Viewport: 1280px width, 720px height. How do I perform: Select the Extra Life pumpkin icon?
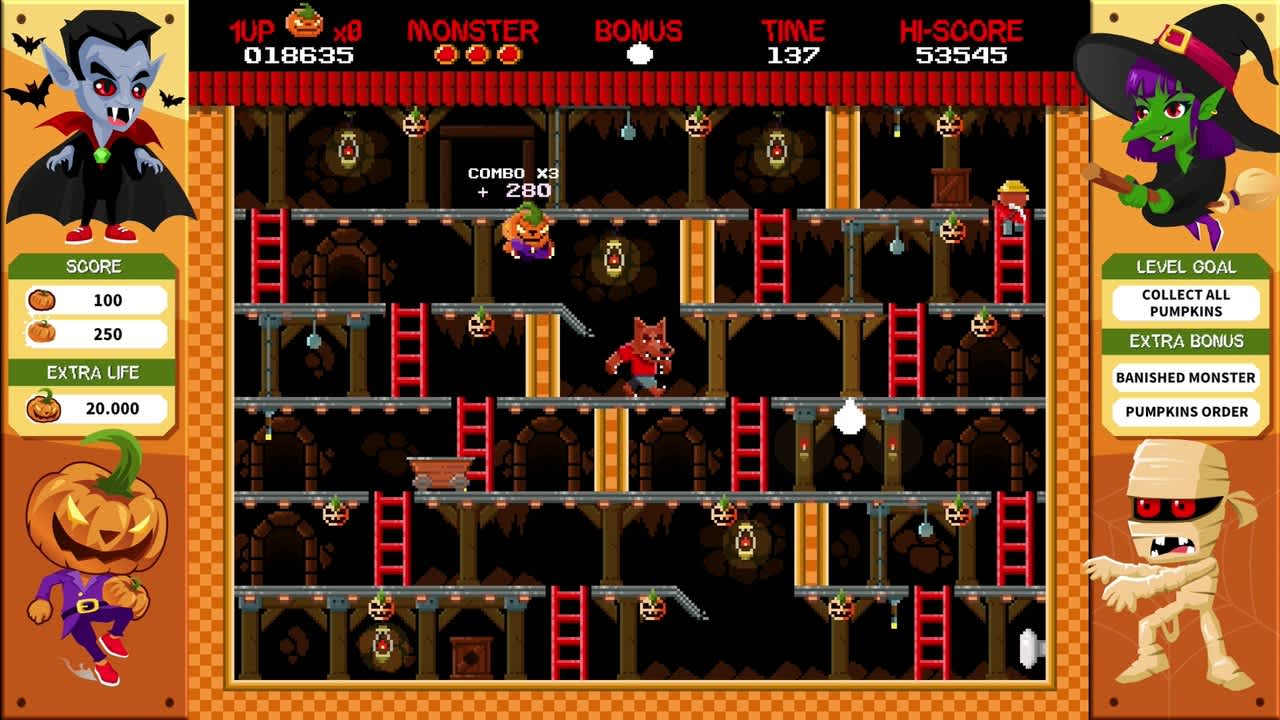point(45,407)
